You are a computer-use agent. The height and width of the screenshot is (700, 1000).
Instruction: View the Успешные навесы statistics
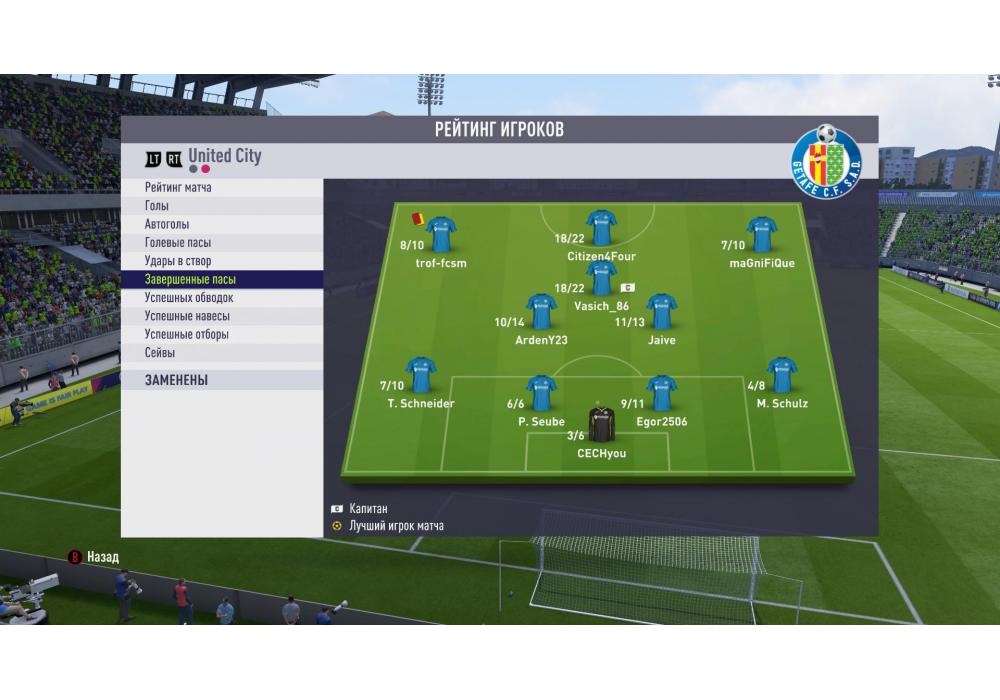tap(187, 316)
